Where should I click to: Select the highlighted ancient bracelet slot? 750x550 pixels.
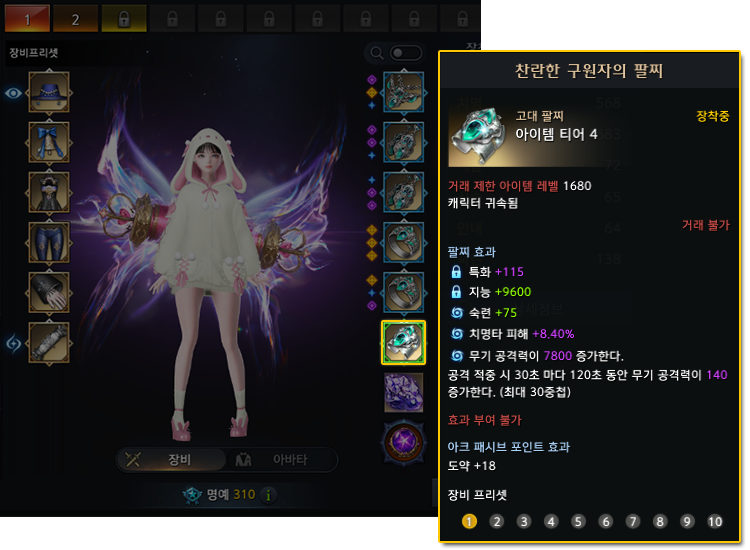click(403, 342)
